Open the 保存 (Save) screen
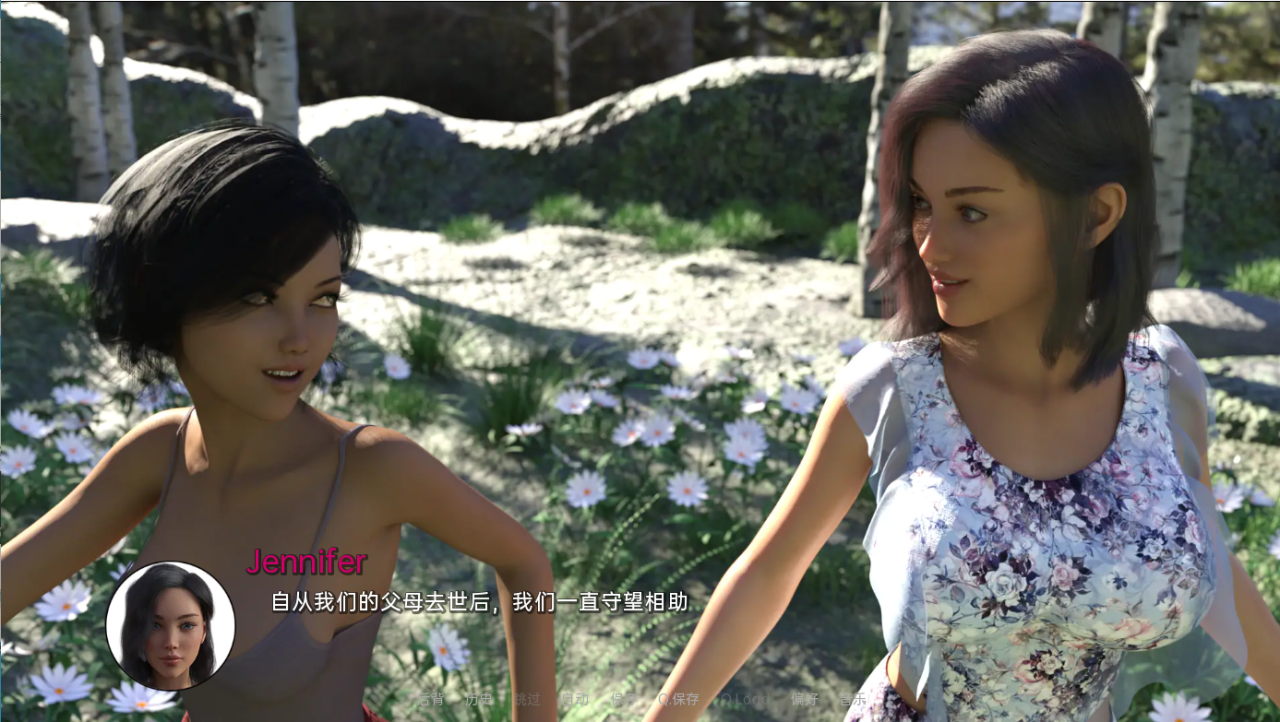 coord(623,700)
